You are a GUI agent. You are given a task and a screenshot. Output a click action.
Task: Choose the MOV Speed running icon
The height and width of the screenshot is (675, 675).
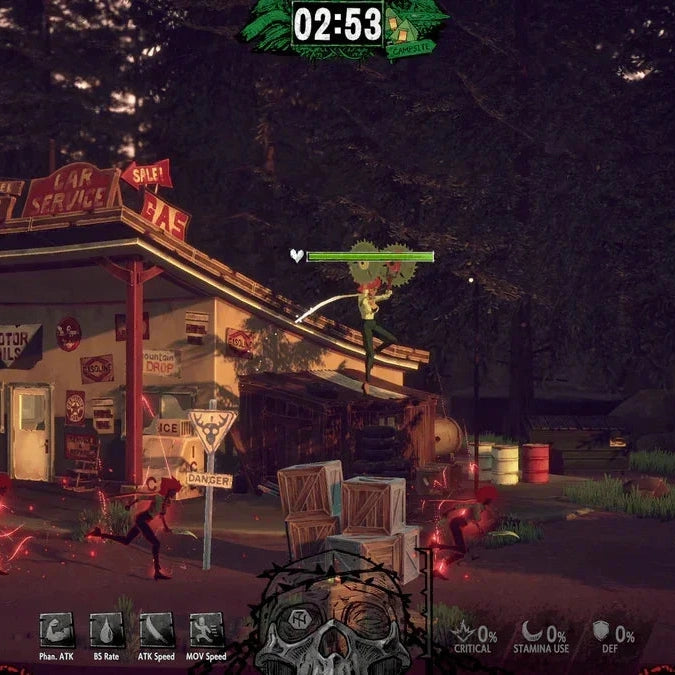(x=206, y=630)
